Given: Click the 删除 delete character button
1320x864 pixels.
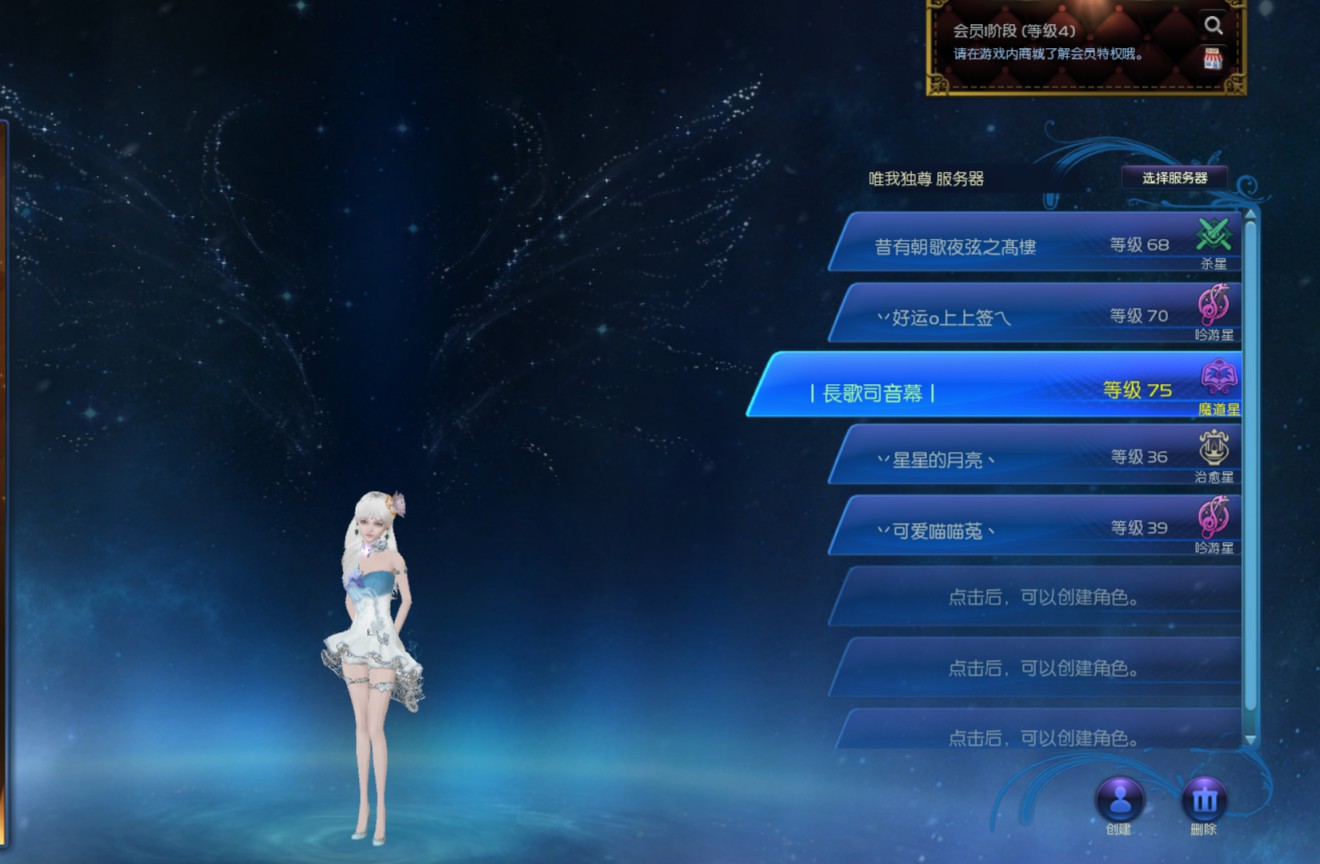Looking at the screenshot, I should coord(1204,800).
